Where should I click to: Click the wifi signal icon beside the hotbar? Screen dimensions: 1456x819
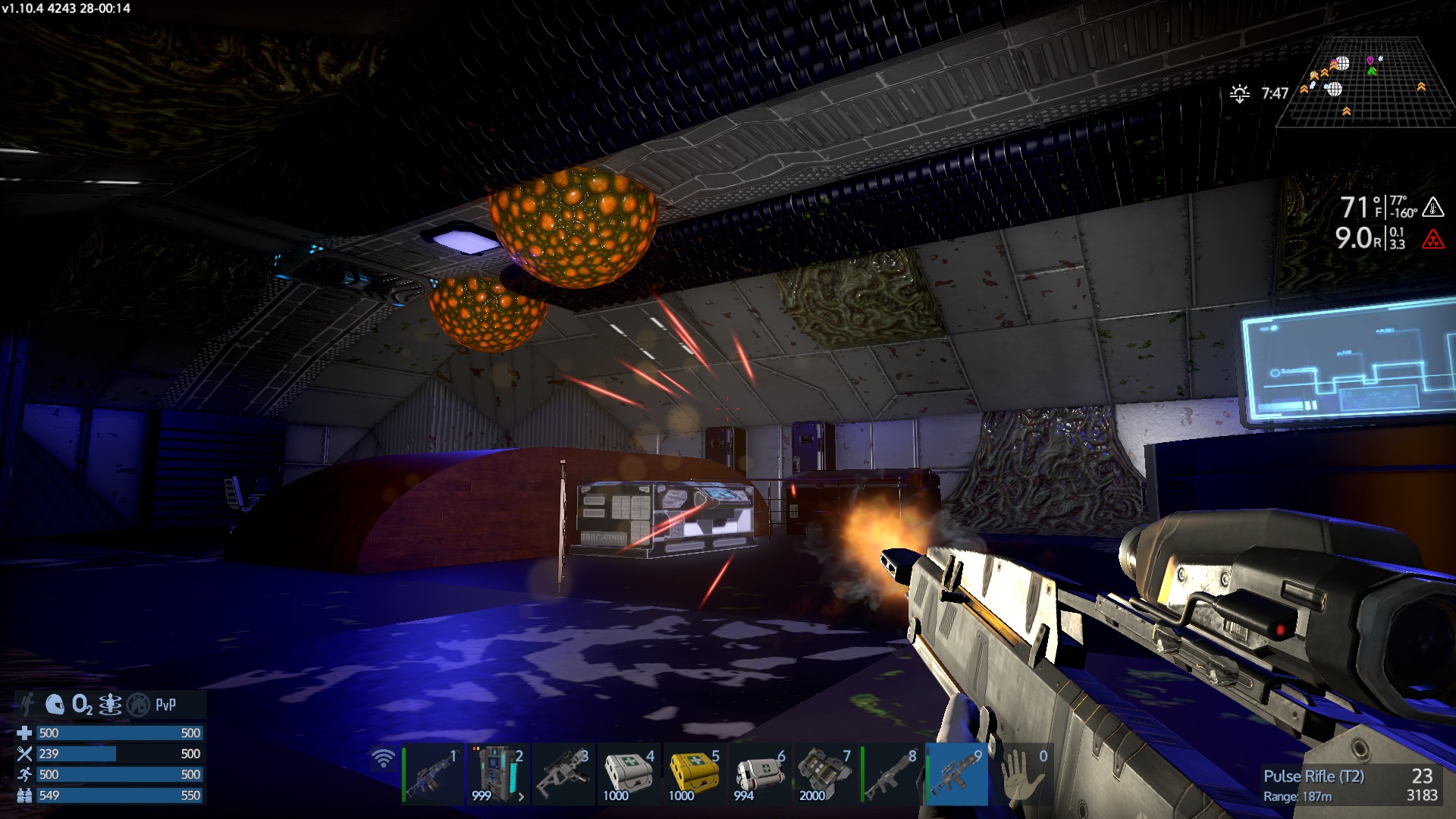pyautogui.click(x=384, y=758)
